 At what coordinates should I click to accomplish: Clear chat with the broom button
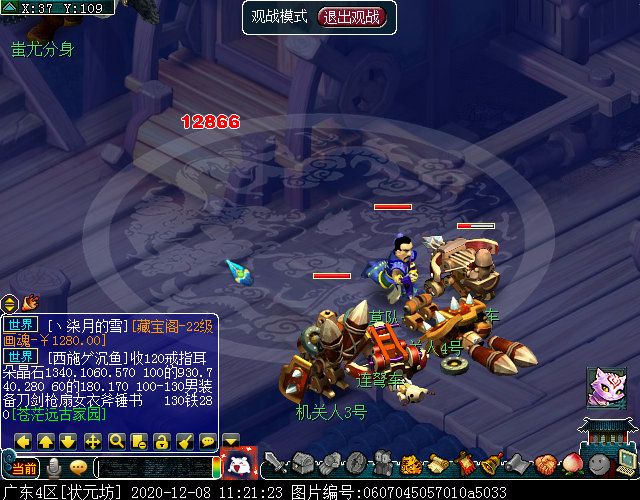pos(185,441)
